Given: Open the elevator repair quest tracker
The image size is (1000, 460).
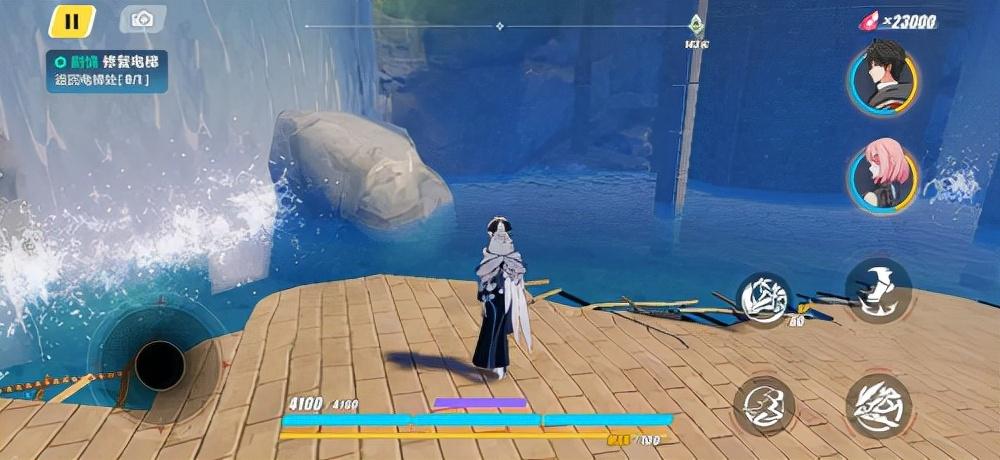Looking at the screenshot, I should coord(106,71).
